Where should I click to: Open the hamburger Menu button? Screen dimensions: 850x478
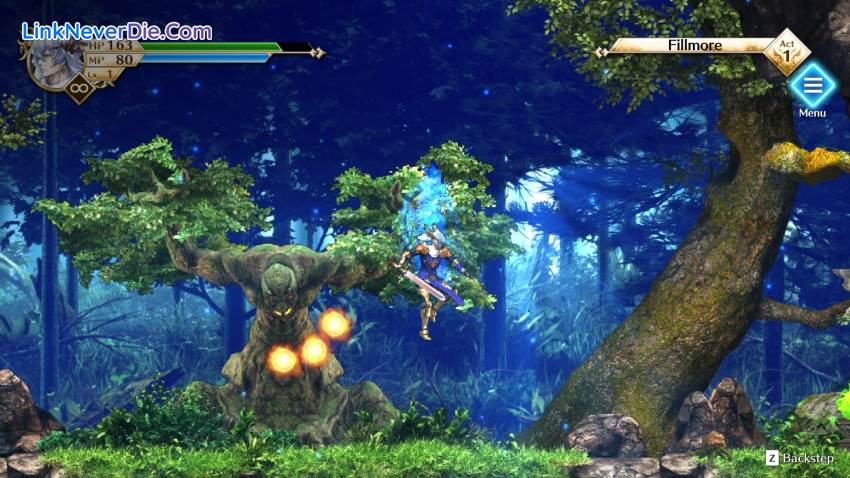tap(812, 86)
